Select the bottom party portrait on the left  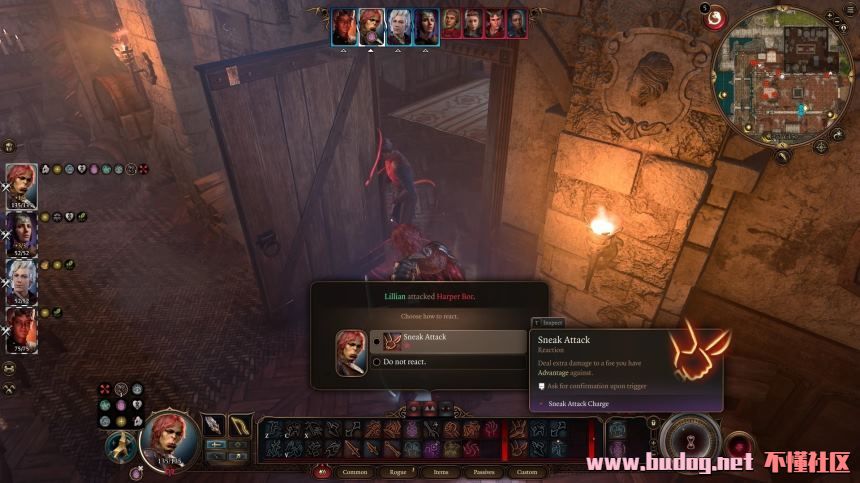[22, 328]
